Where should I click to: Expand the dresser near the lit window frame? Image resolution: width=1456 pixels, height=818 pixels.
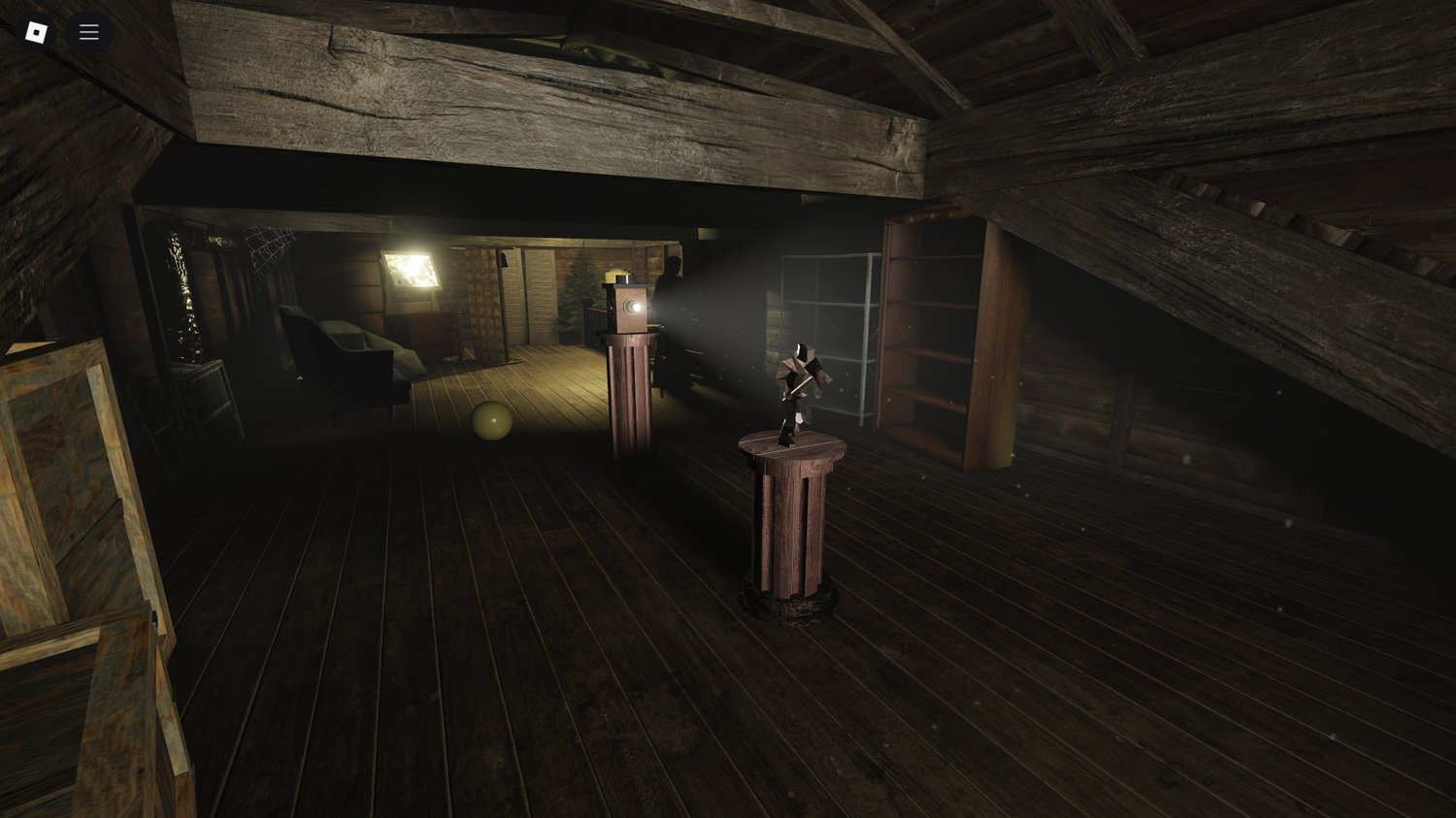coord(432,330)
